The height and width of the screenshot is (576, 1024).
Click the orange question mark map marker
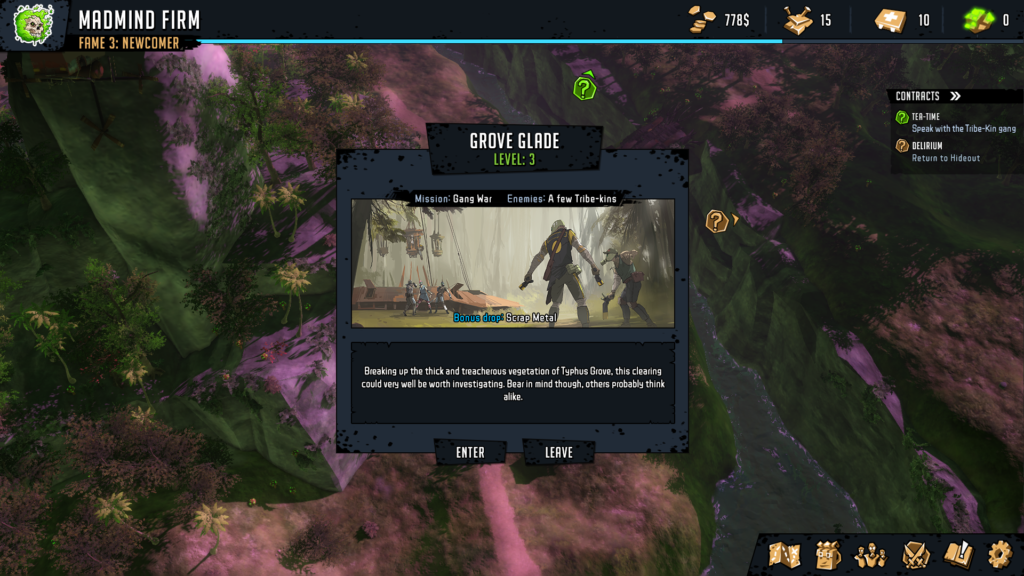coord(717,221)
